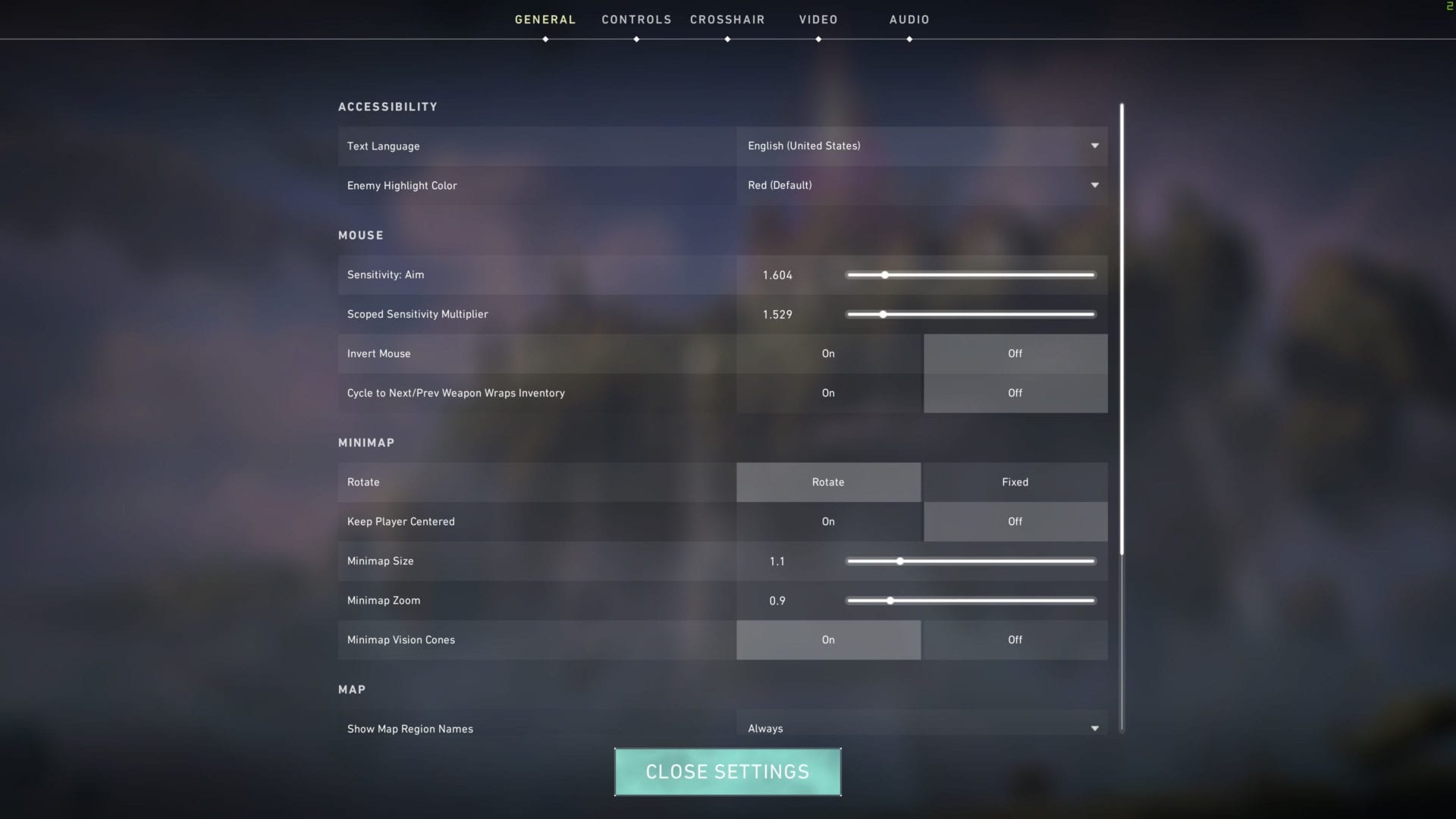Viewport: 1456px width, 819px height.
Task: Turn on Cycle to Next/Prev Weapon Wraps
Action: click(x=828, y=393)
